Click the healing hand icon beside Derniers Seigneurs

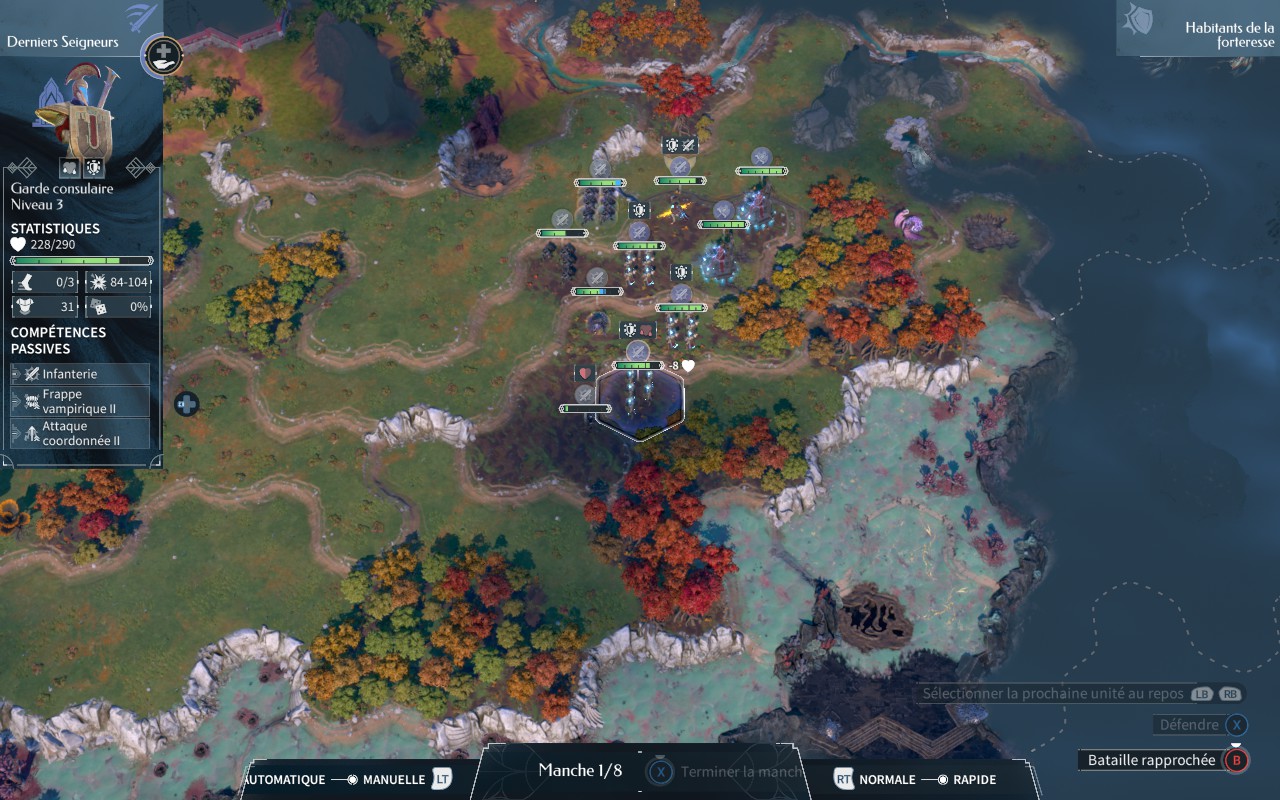pyautogui.click(x=162, y=55)
